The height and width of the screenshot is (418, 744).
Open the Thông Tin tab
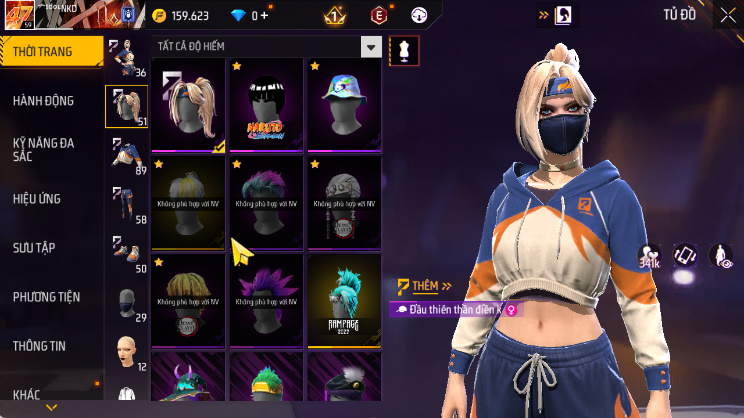[x=39, y=346]
